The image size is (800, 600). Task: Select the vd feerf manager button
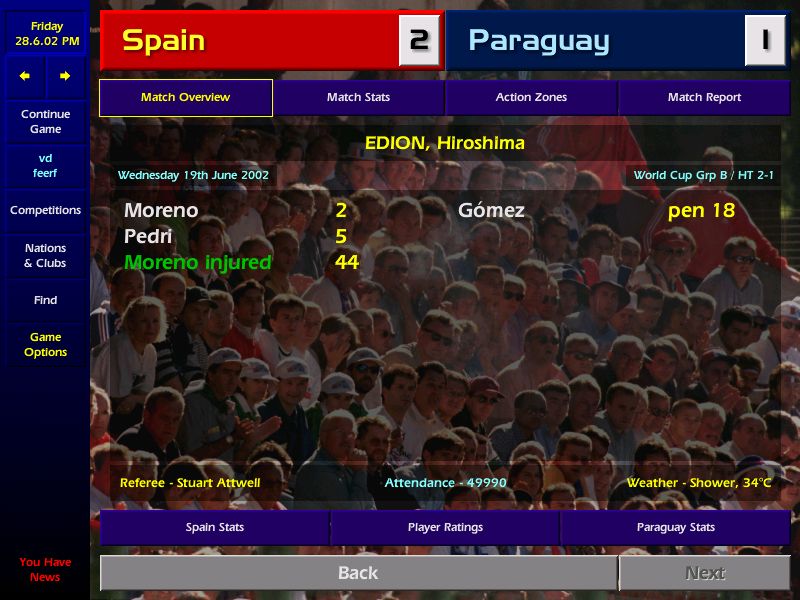45,165
